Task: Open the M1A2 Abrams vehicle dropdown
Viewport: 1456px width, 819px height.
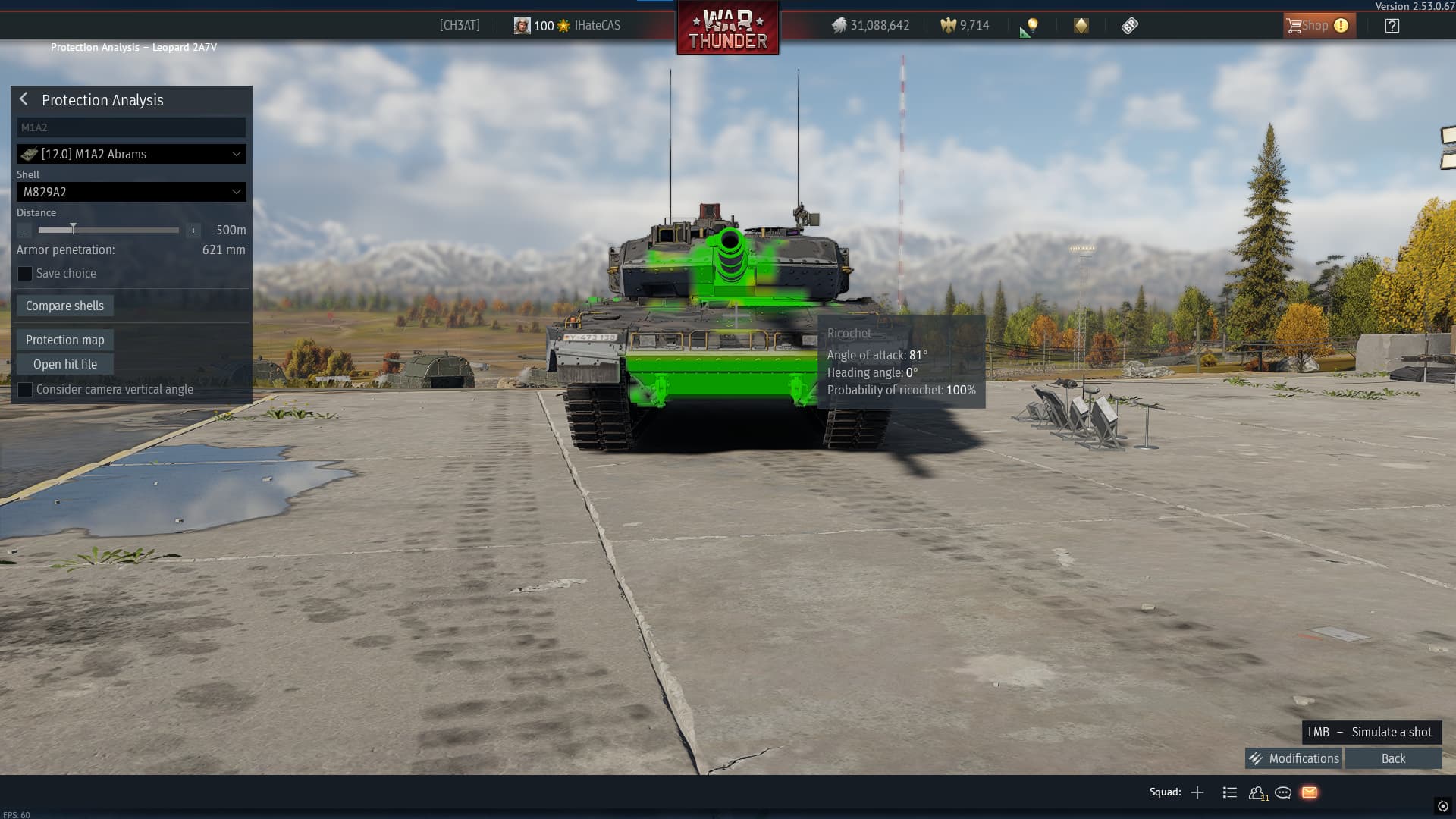Action: tap(131, 154)
